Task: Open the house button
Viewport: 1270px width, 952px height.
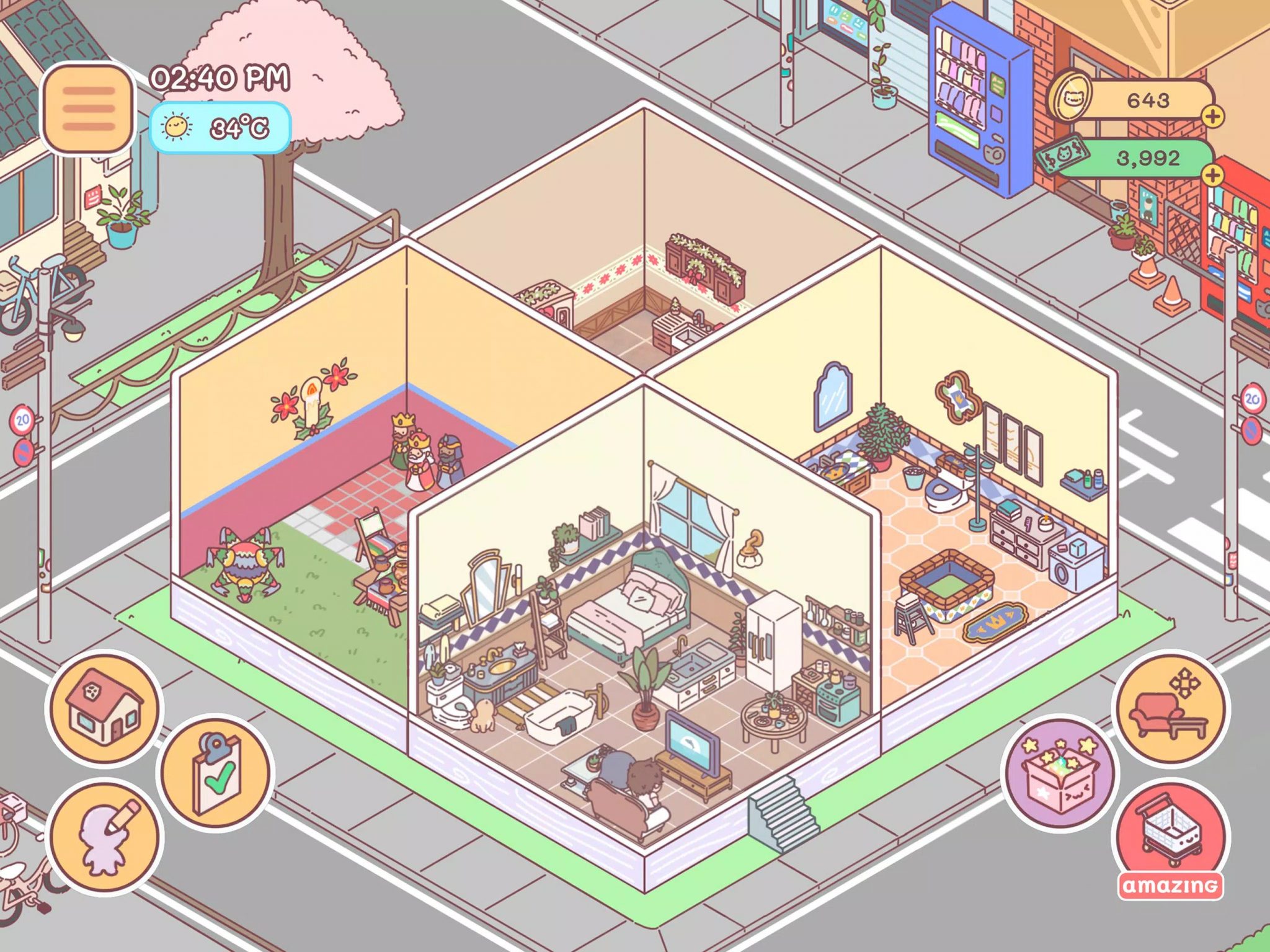Action: [x=104, y=708]
